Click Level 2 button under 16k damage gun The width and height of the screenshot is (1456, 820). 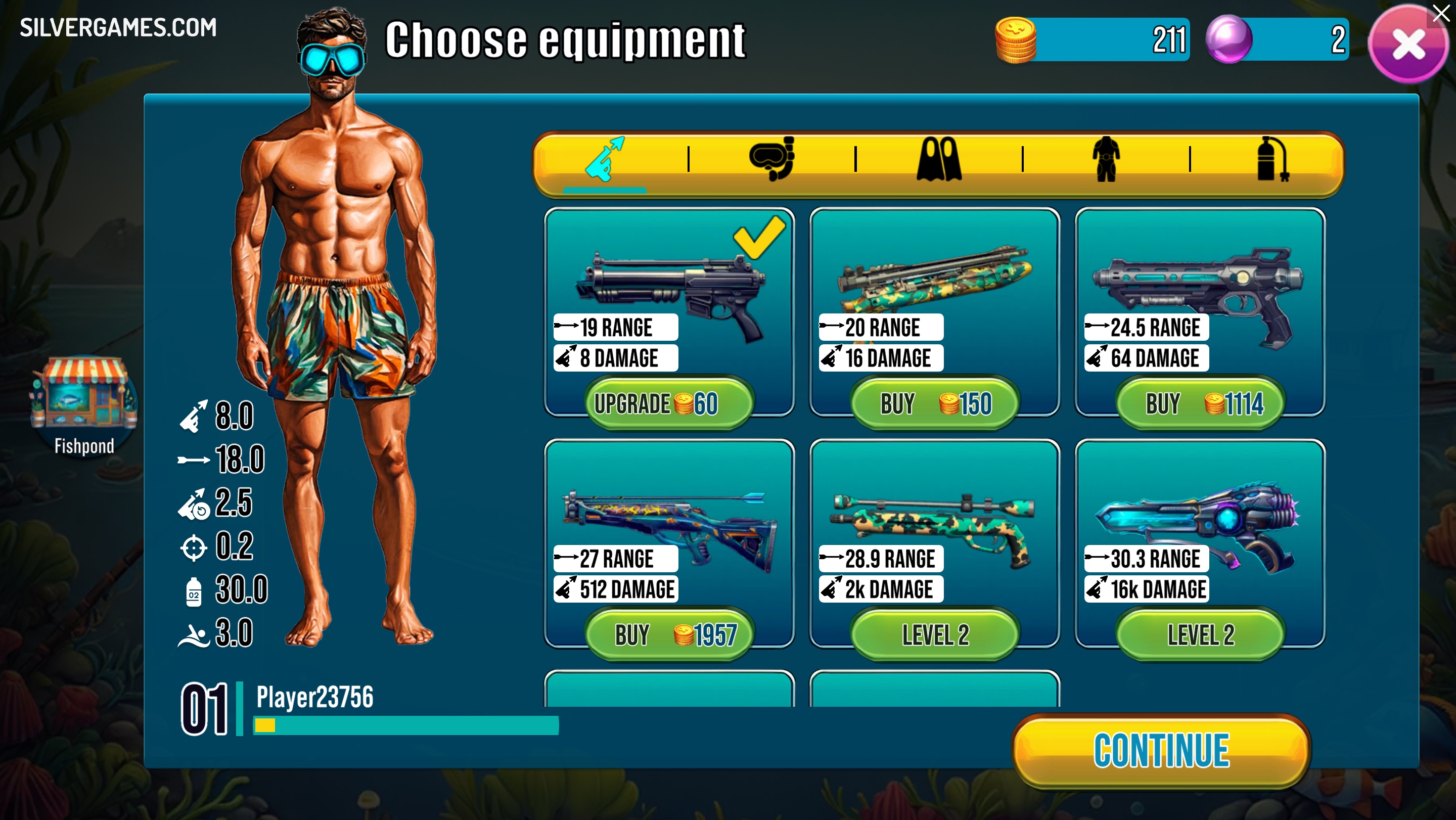click(1200, 635)
